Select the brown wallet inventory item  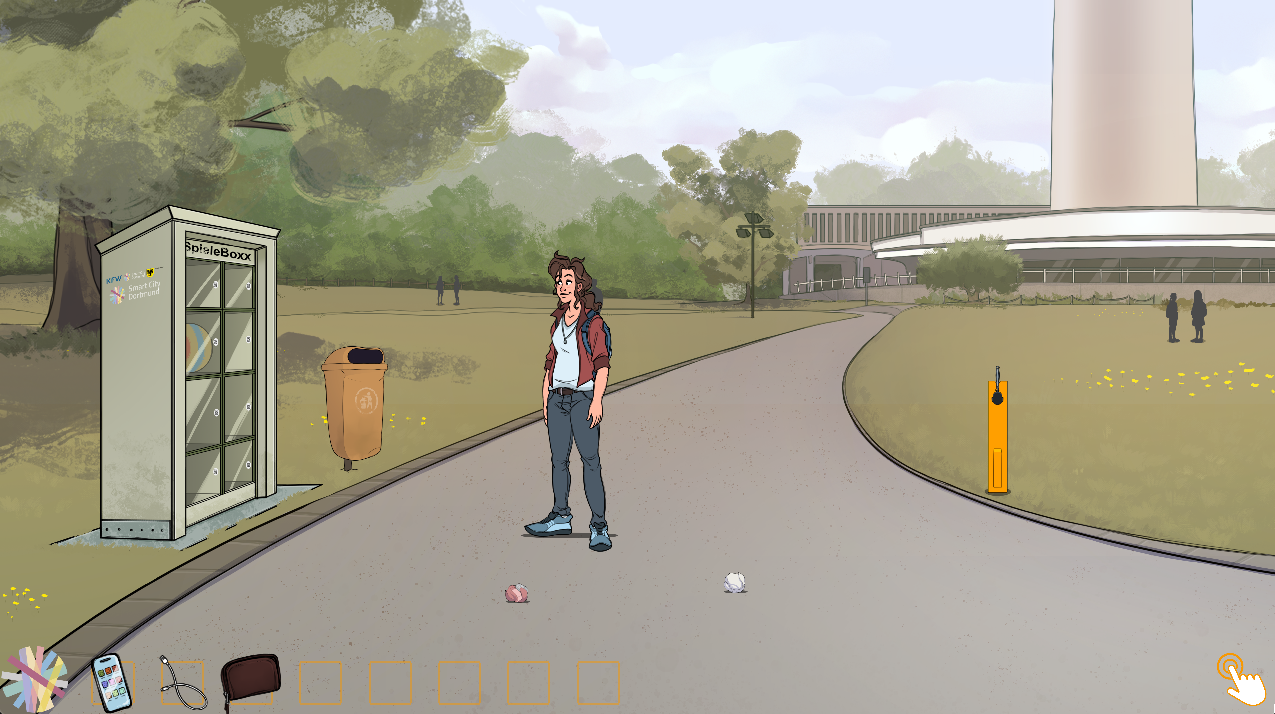(x=250, y=681)
